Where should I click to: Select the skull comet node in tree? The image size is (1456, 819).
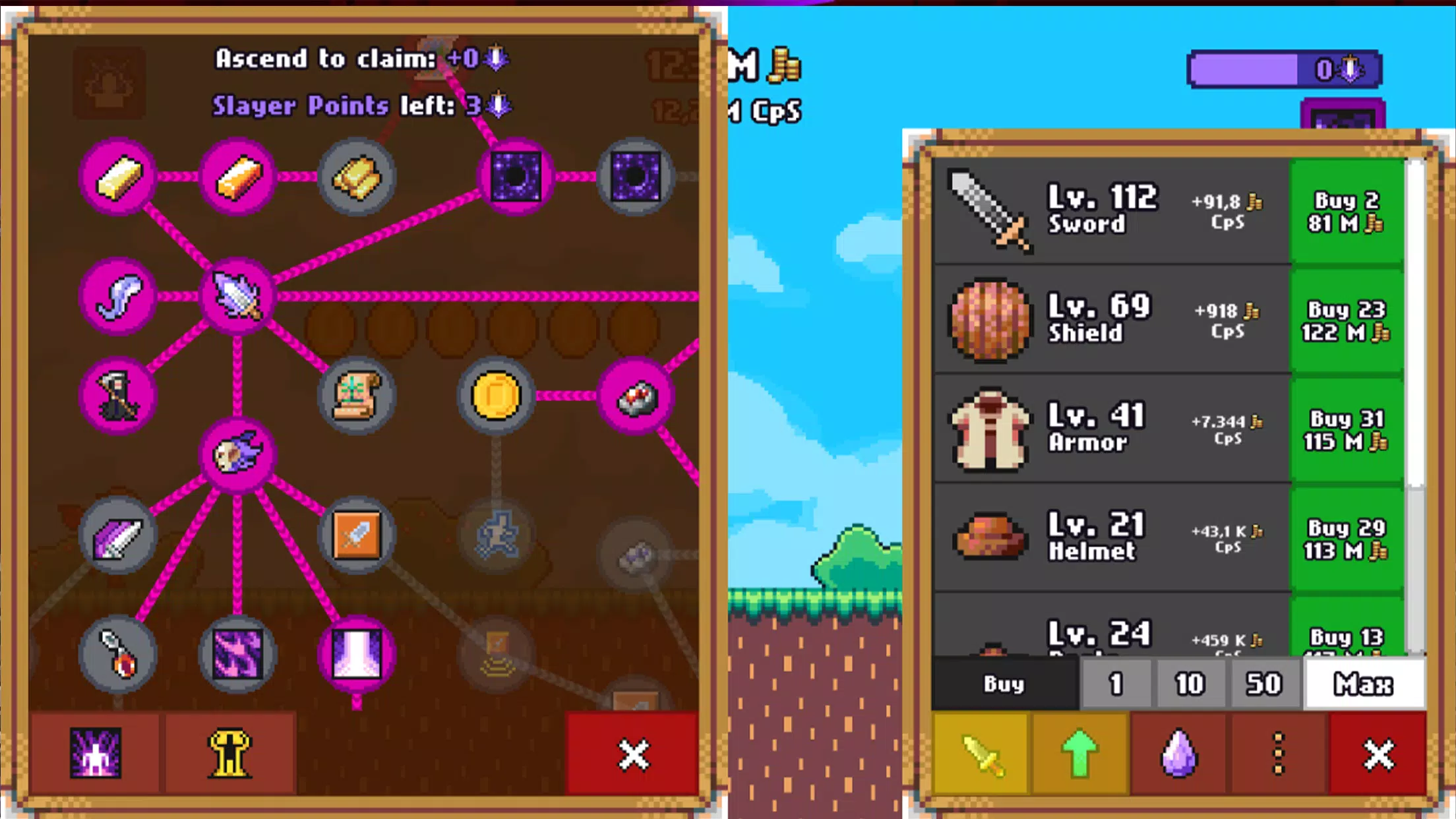pyautogui.click(x=239, y=456)
